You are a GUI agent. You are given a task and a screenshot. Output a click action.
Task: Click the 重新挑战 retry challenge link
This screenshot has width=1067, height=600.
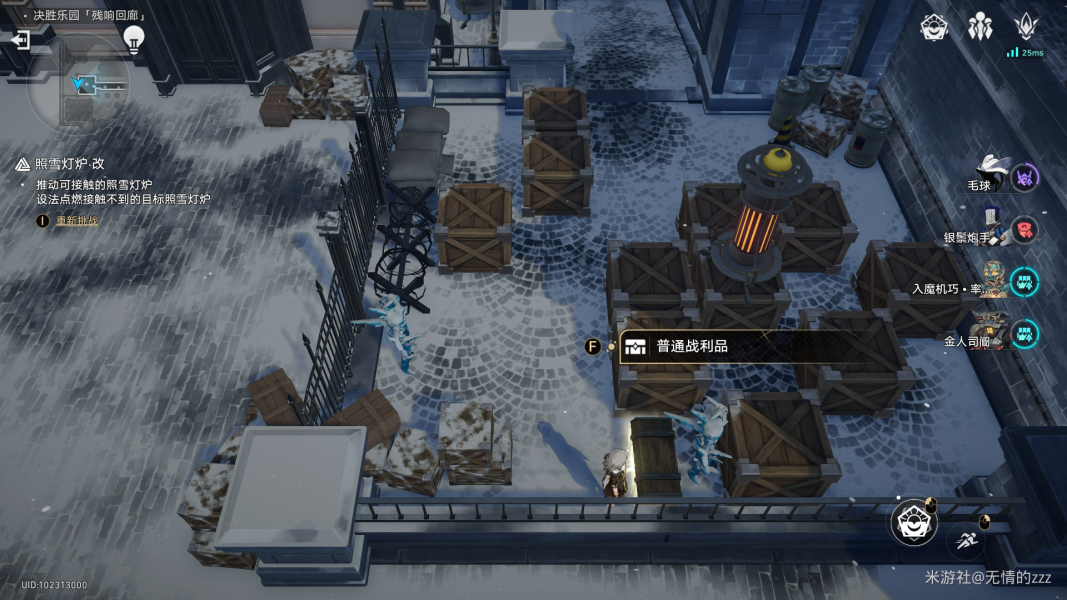point(77,220)
